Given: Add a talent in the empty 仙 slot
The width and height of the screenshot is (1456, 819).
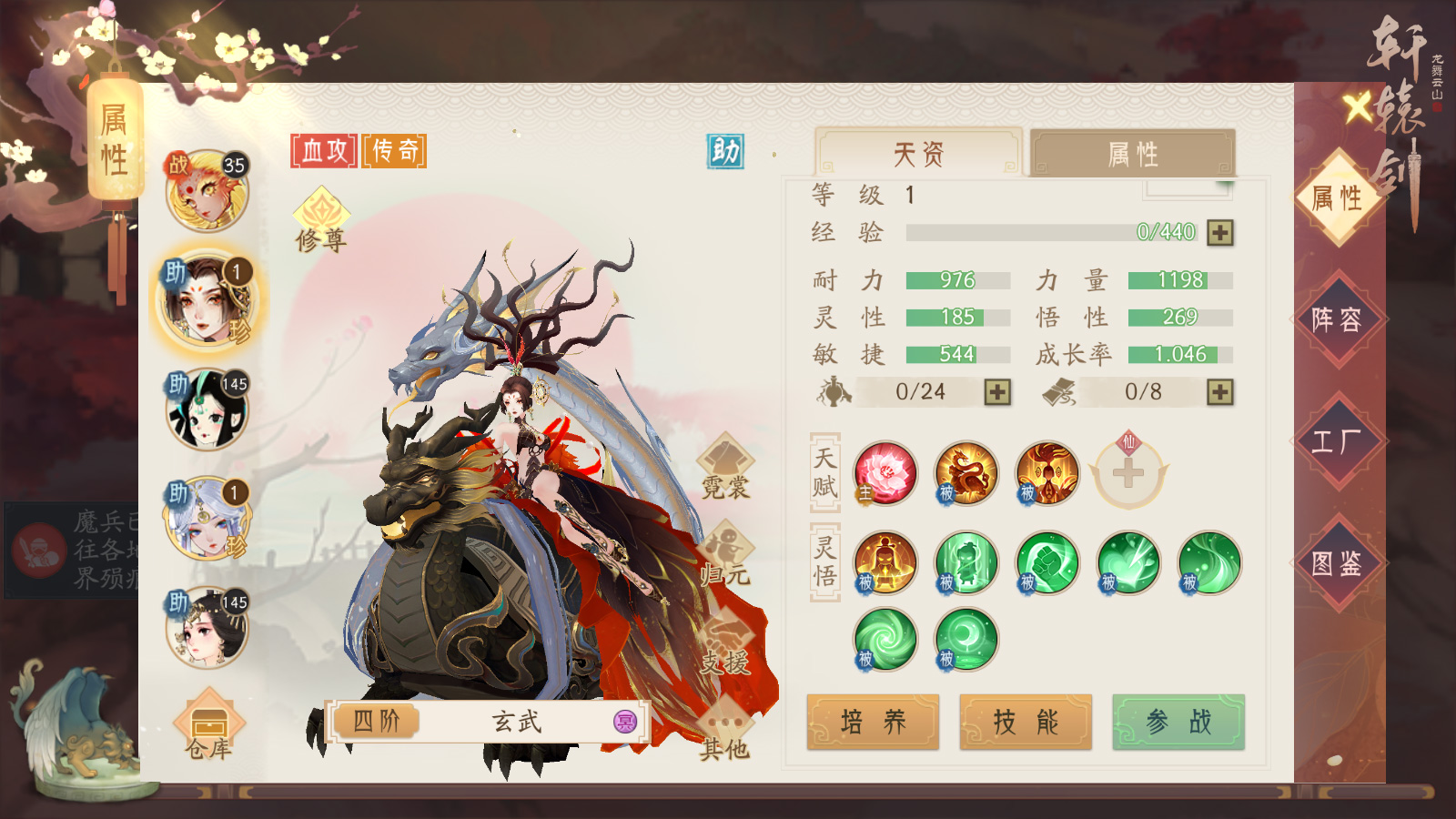Looking at the screenshot, I should (1128, 474).
